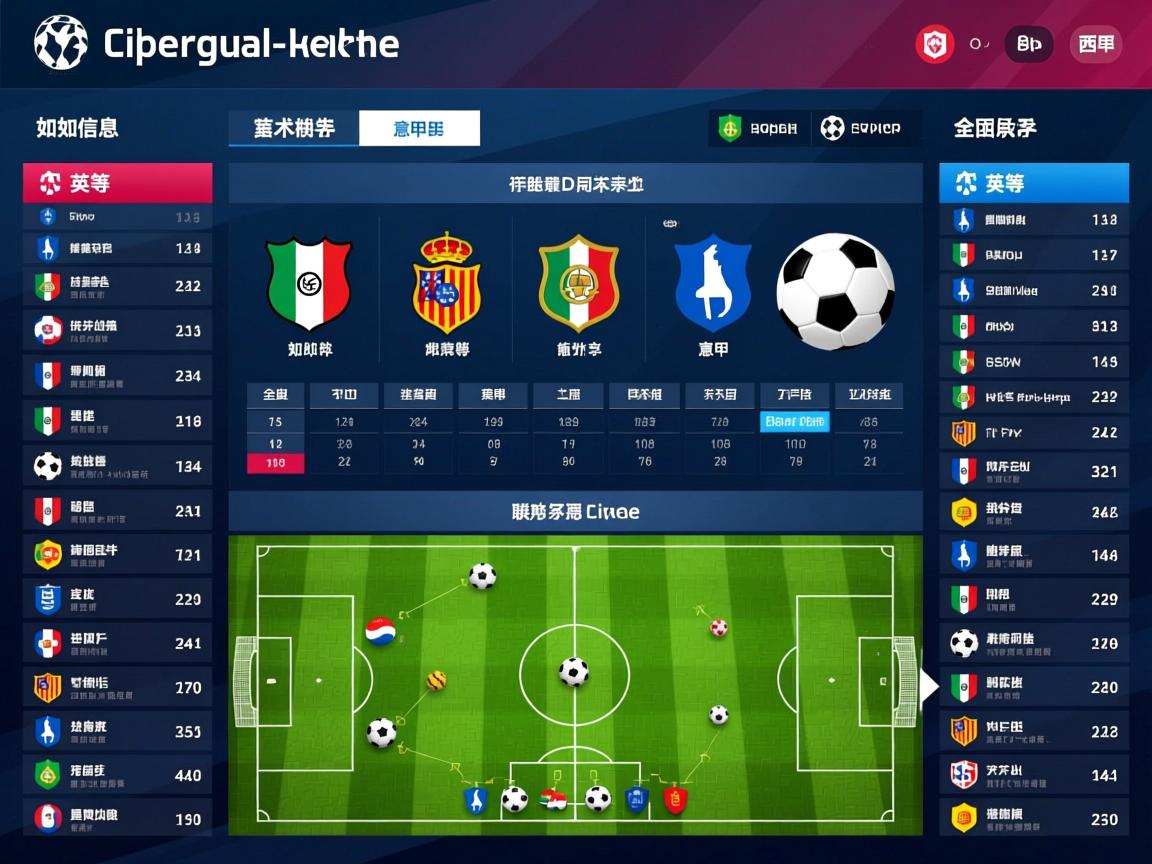
Task: Select the red highlighted table cell
Action: click(x=275, y=463)
